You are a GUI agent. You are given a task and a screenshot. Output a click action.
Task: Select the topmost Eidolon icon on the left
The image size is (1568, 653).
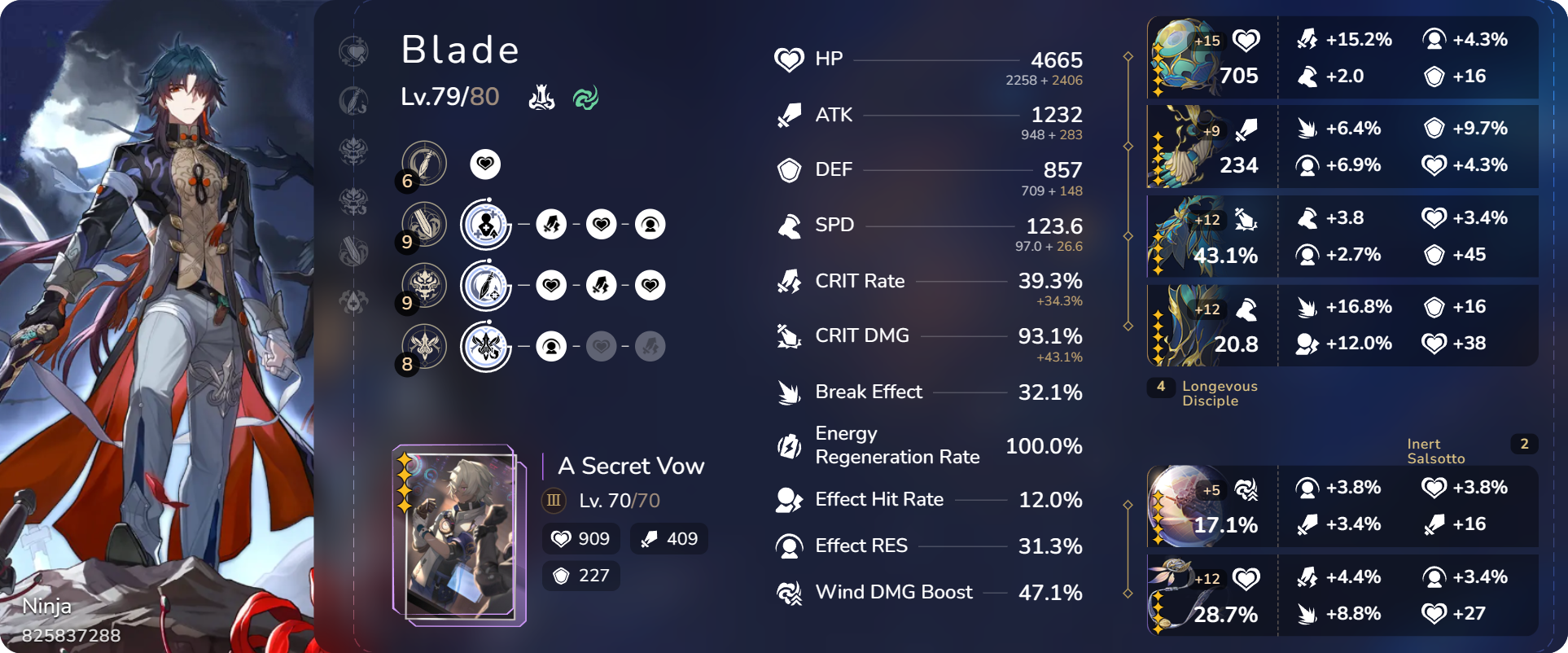354,49
